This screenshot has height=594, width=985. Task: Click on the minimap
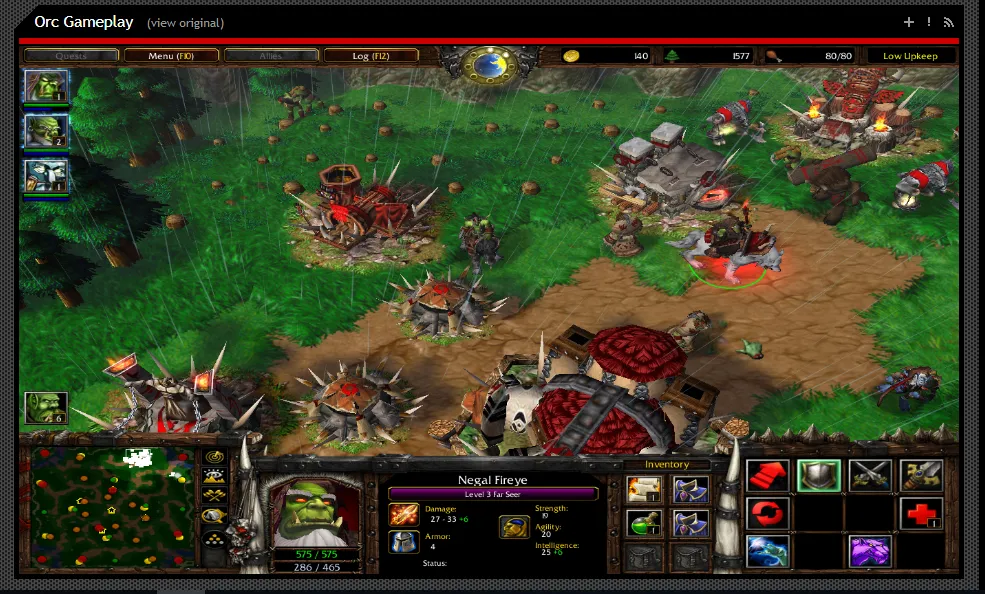[111, 508]
